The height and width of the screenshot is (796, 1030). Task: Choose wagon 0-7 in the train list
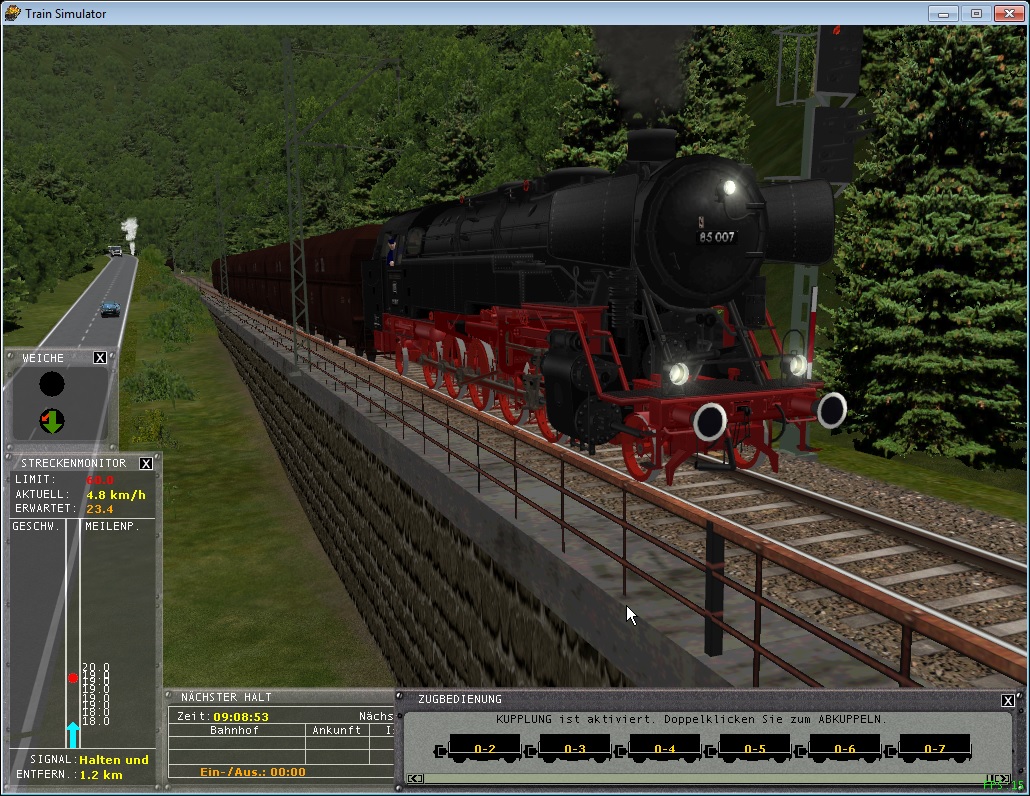(935, 748)
